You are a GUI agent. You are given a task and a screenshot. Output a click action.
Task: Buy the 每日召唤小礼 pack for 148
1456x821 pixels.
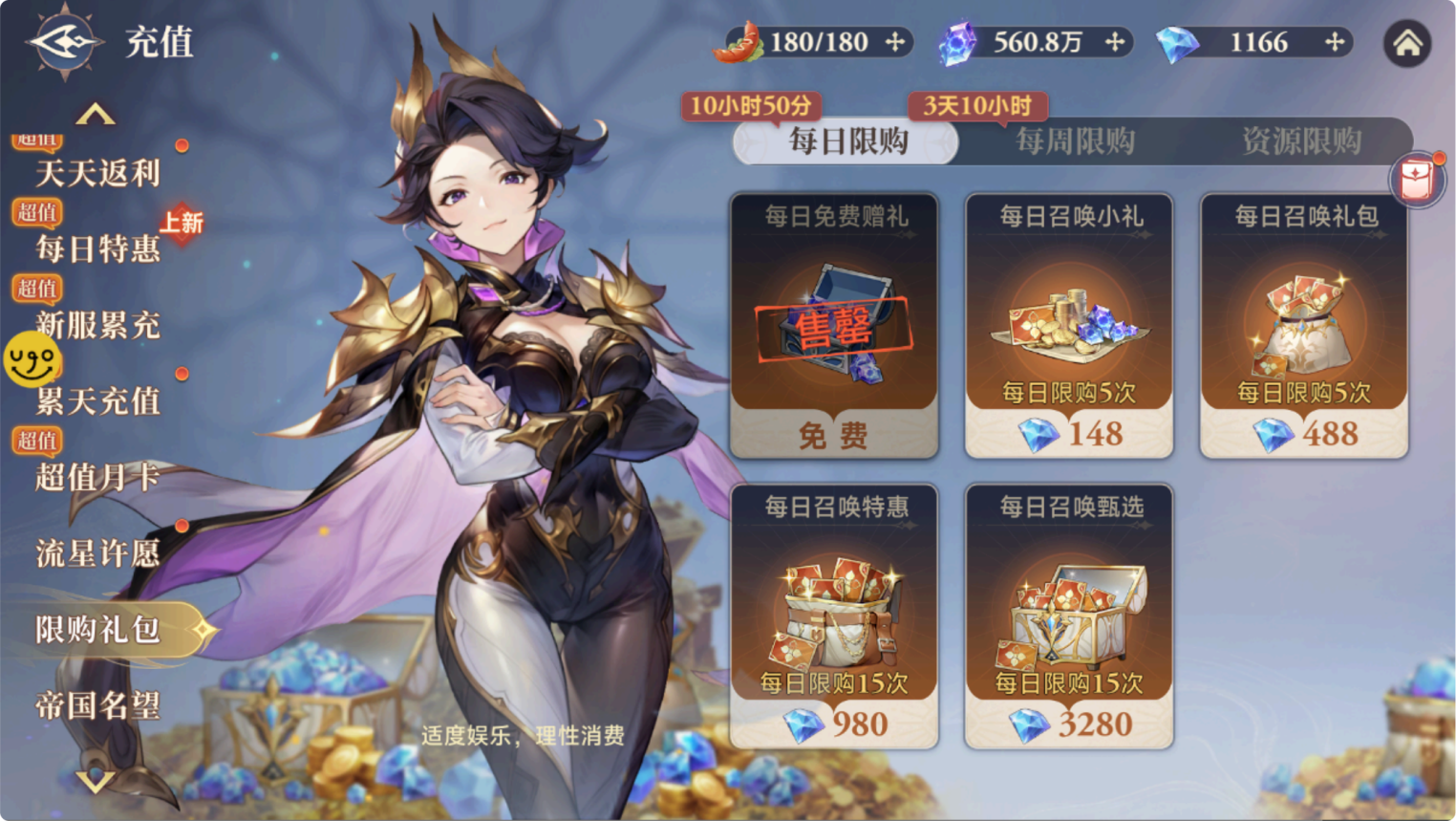point(1069,433)
